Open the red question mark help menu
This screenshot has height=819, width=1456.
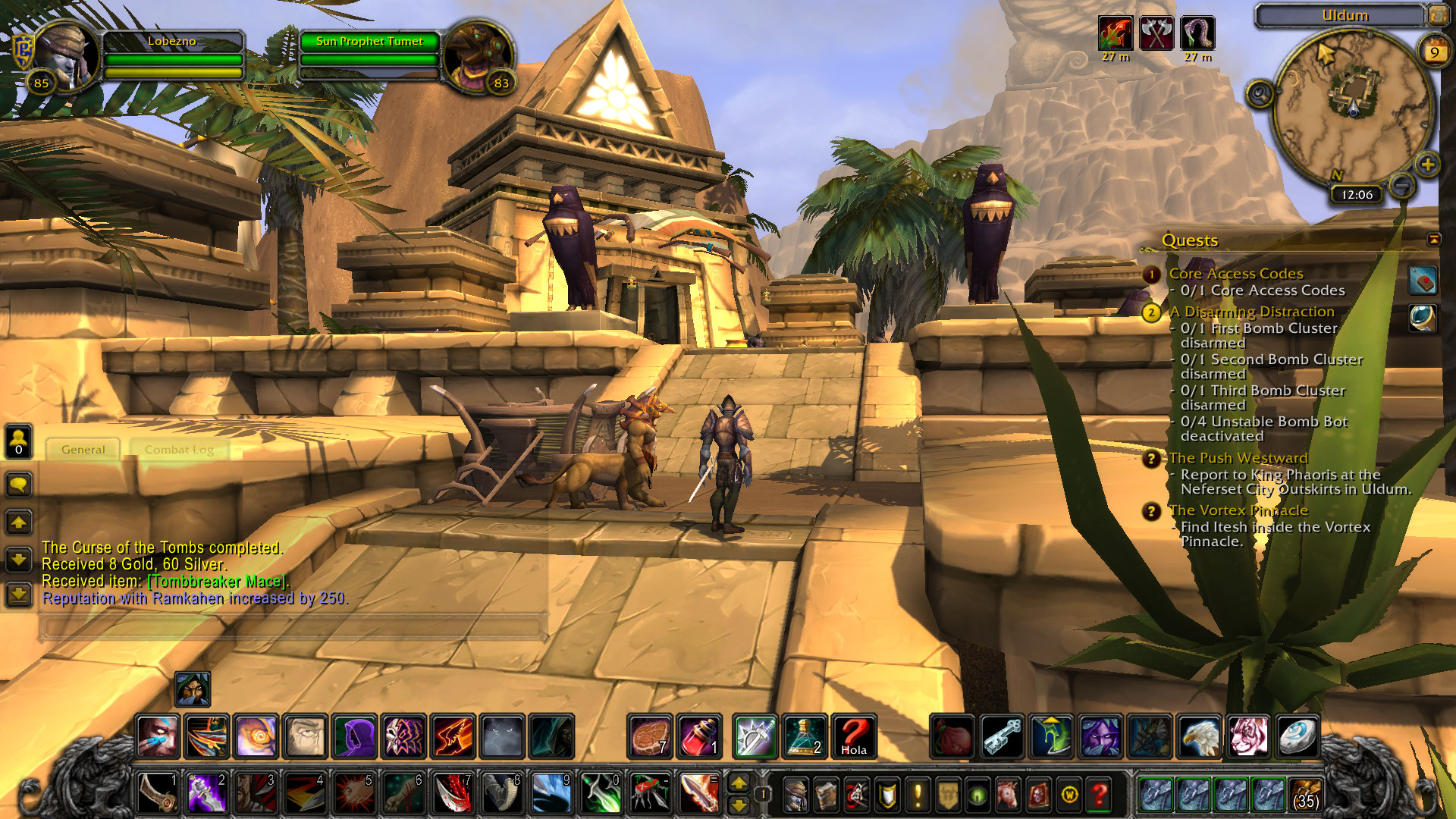1099,795
